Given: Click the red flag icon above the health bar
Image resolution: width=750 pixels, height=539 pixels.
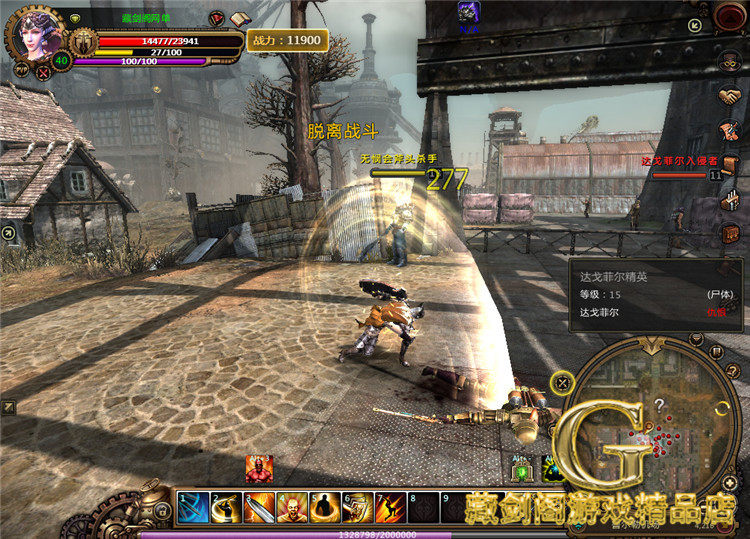Looking at the screenshot, I should point(217,18).
